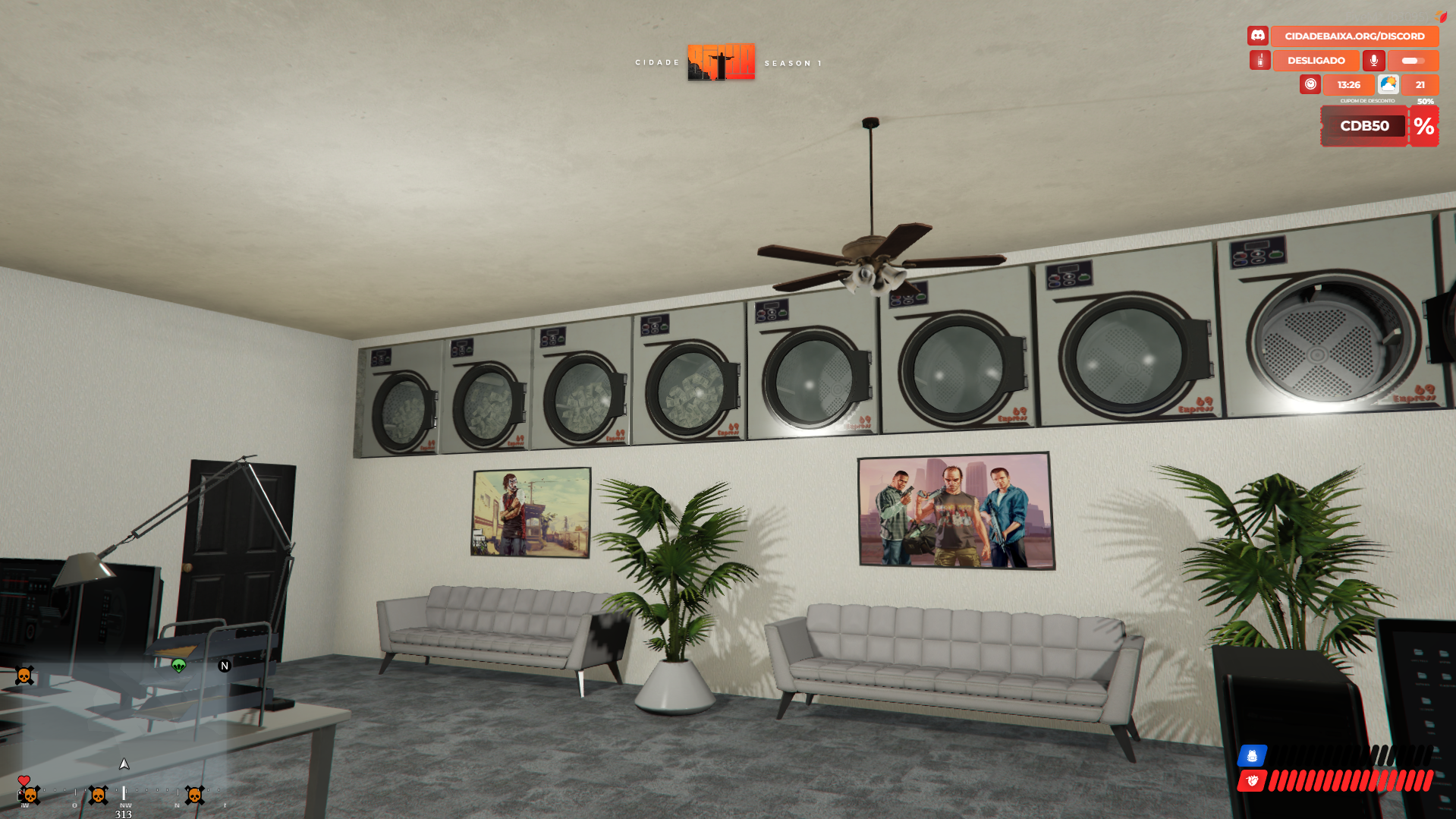Select the green parachute blip on minimap
This screenshot has width=1456, height=819.
coord(179,666)
